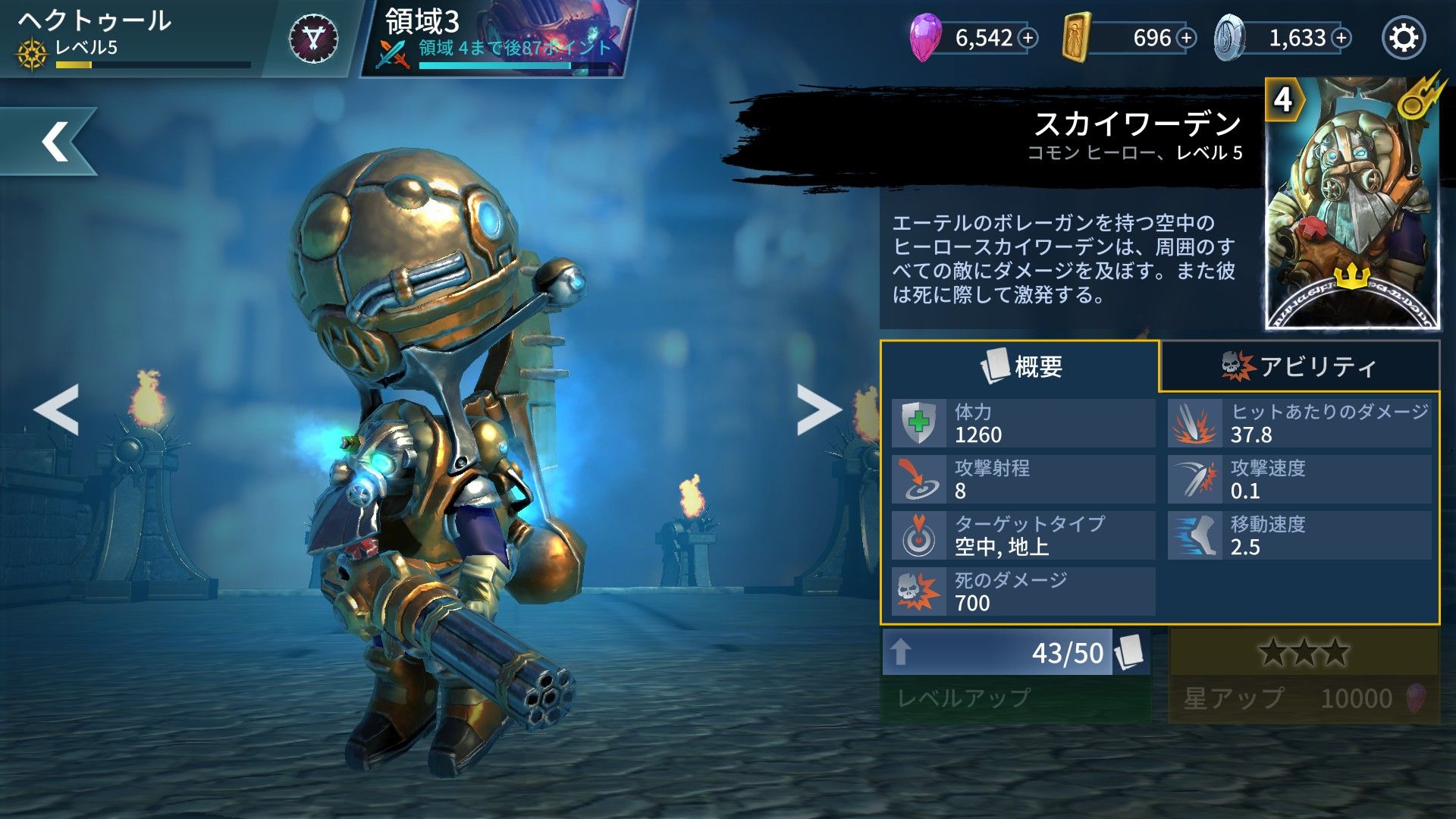Viewport: 1456px width, 819px height.
Task: Switch to the アビリティ tab
Action: coord(1304,367)
